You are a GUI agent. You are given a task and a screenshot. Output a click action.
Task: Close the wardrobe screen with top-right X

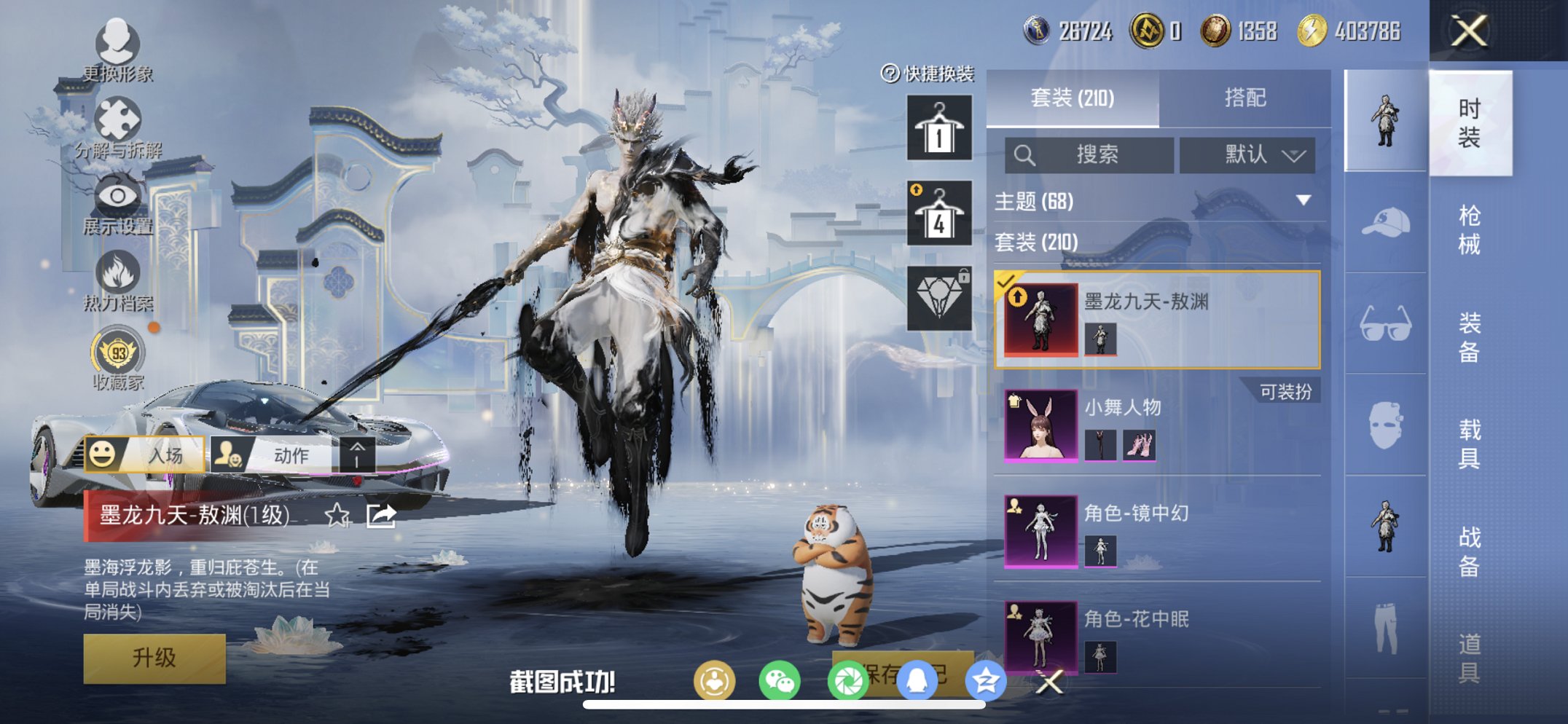[1468, 31]
